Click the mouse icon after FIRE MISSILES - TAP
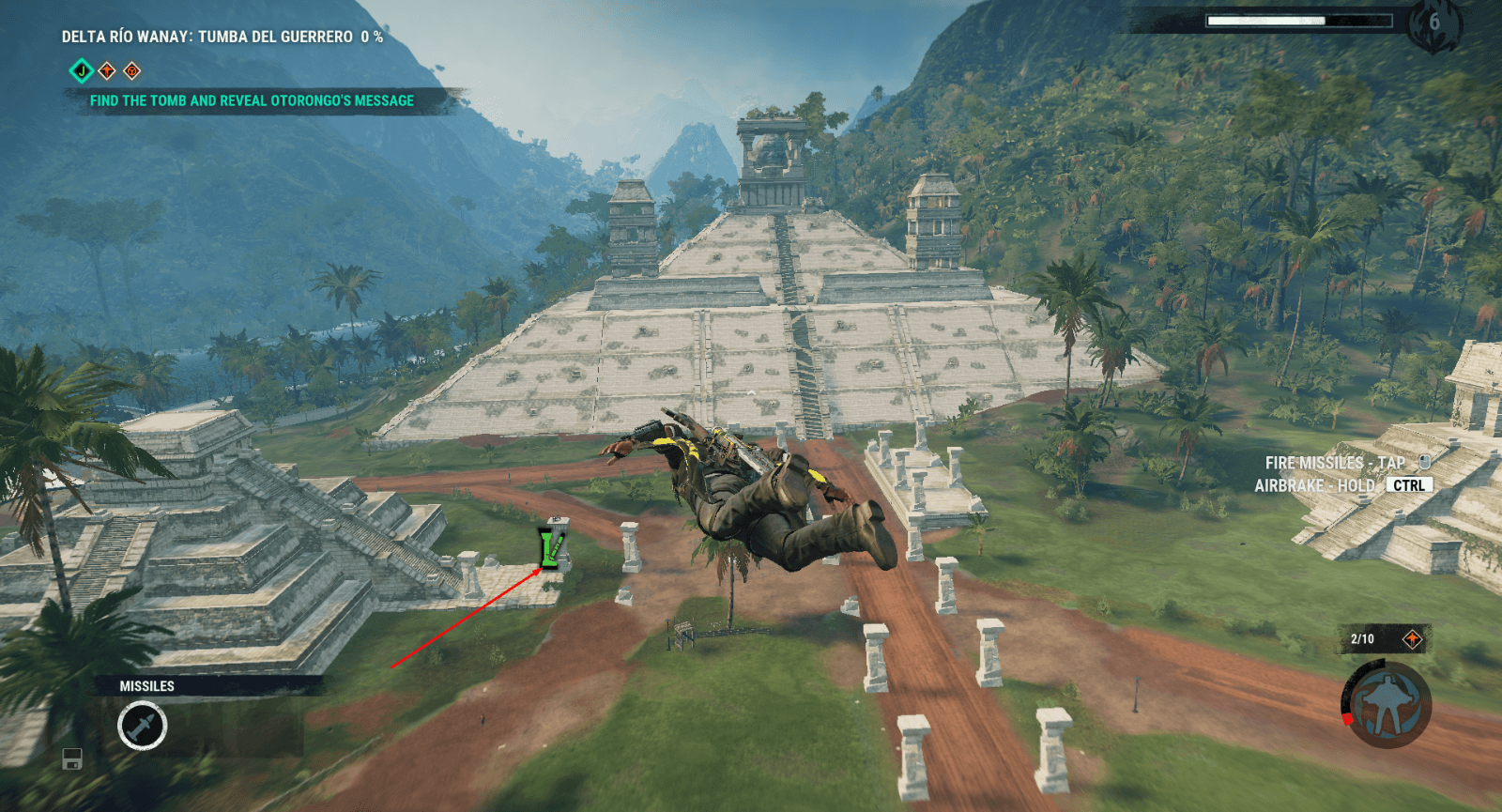The width and height of the screenshot is (1502, 812). coord(1425,462)
